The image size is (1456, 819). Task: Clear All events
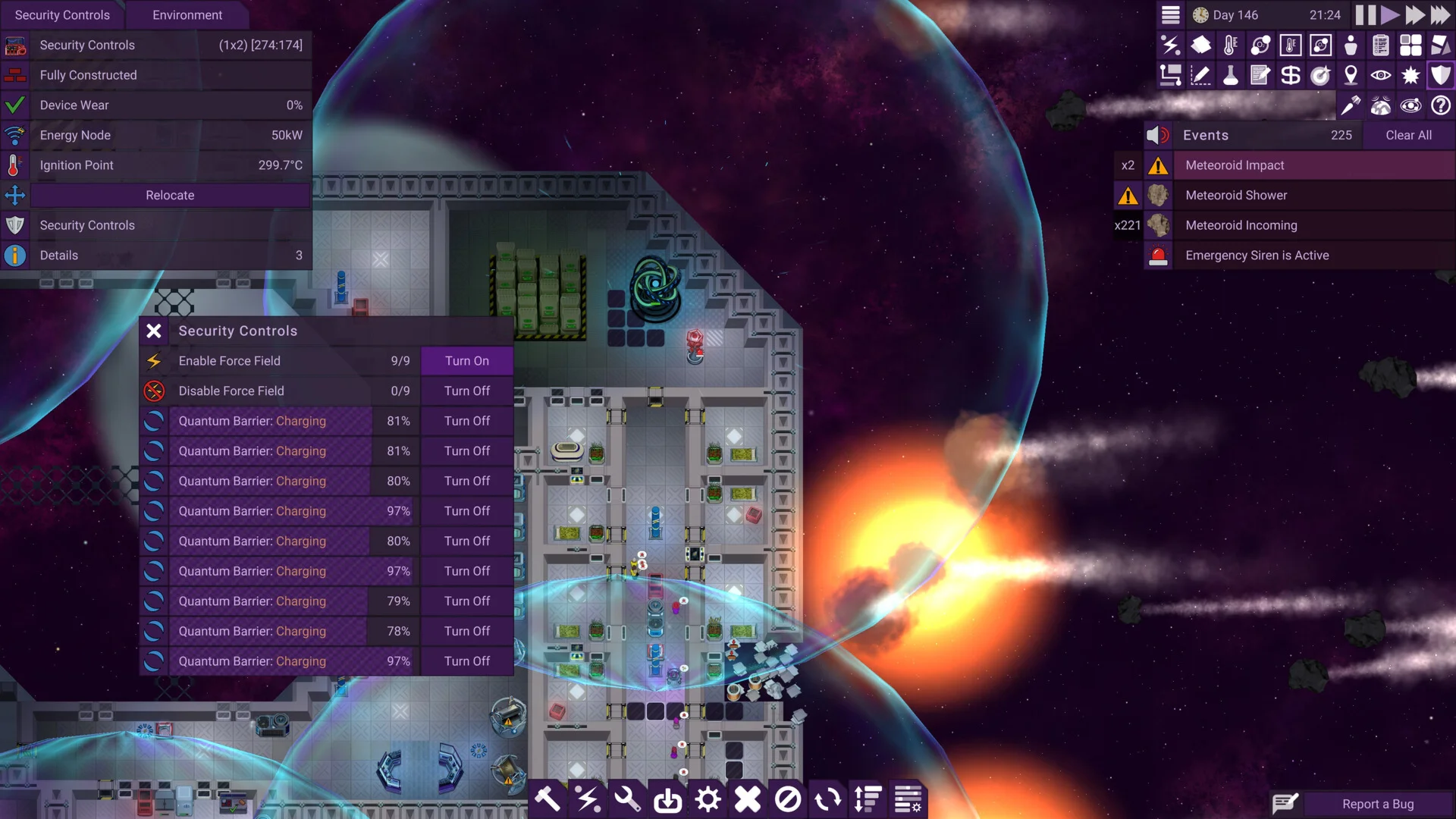pos(1408,135)
